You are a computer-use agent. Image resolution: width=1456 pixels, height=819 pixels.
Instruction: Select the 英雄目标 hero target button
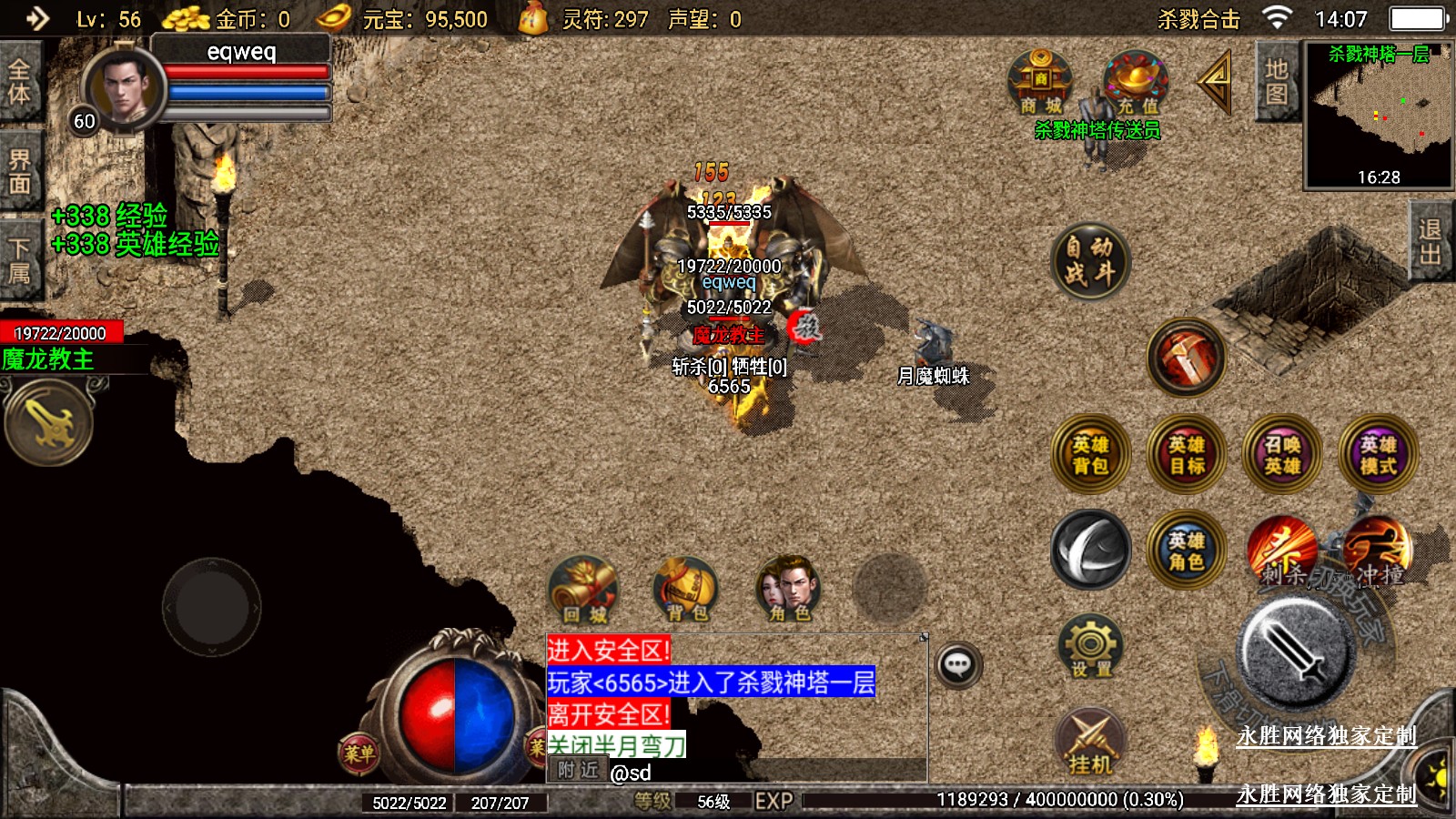point(1187,454)
